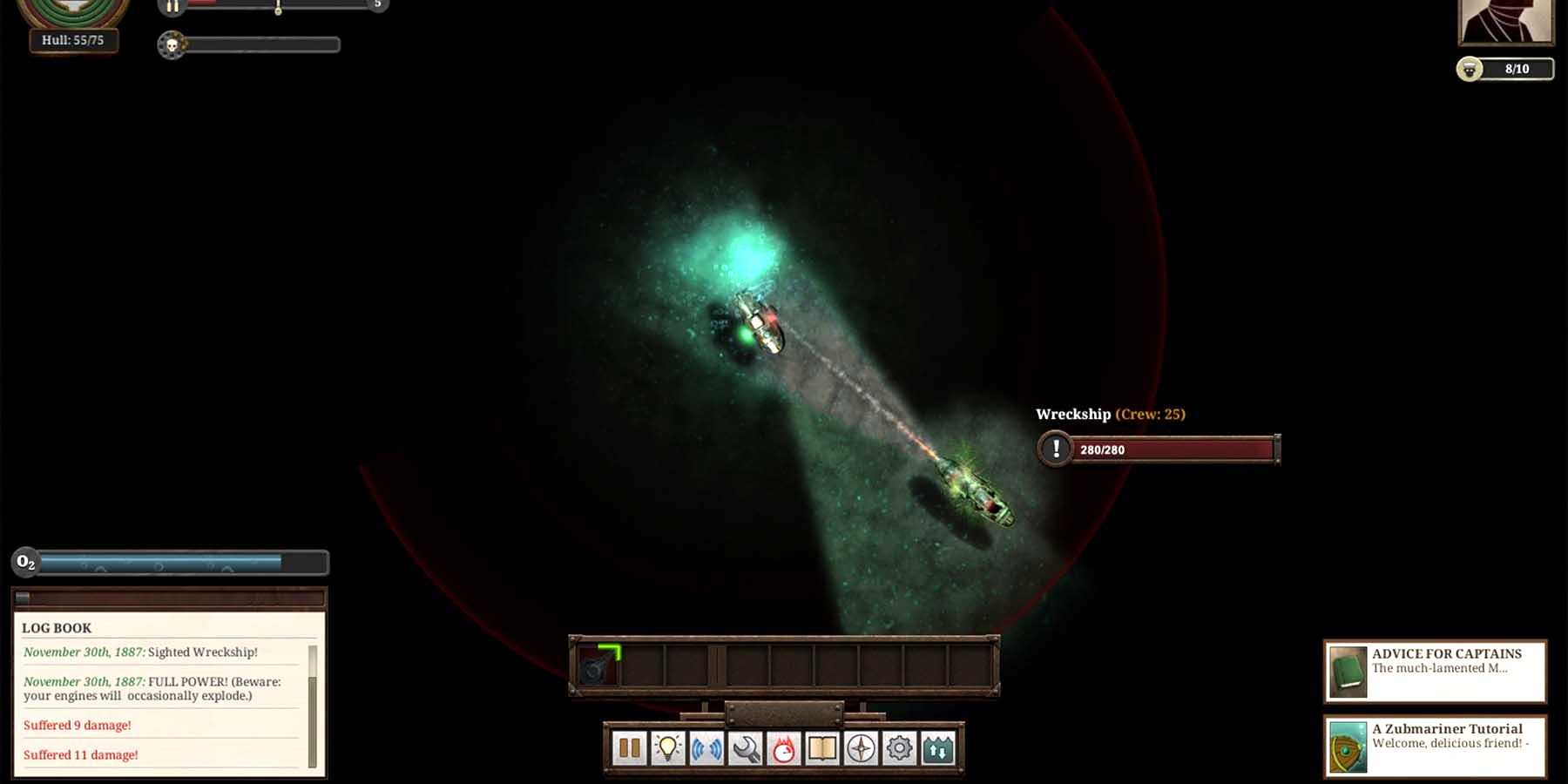Pause the game with the toolbar pause button
Image resolution: width=1568 pixels, height=784 pixels.
[x=629, y=748]
